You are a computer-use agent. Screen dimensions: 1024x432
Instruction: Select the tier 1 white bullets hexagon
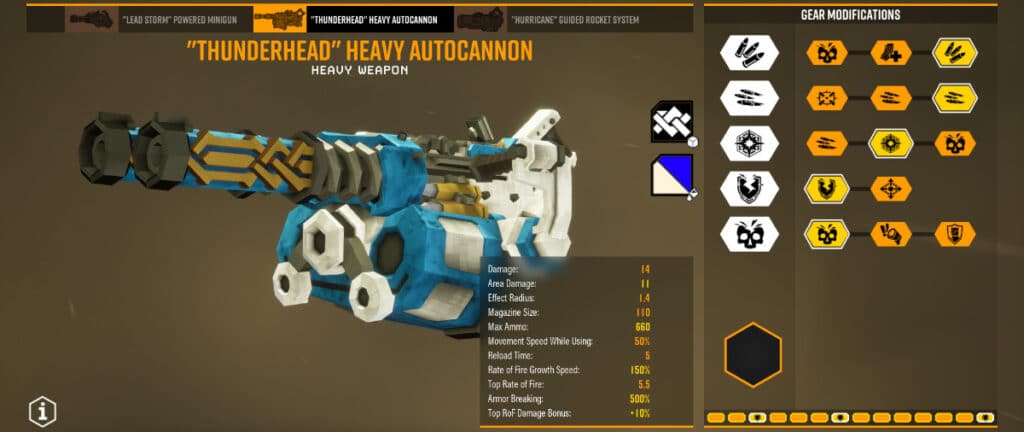tap(752, 53)
